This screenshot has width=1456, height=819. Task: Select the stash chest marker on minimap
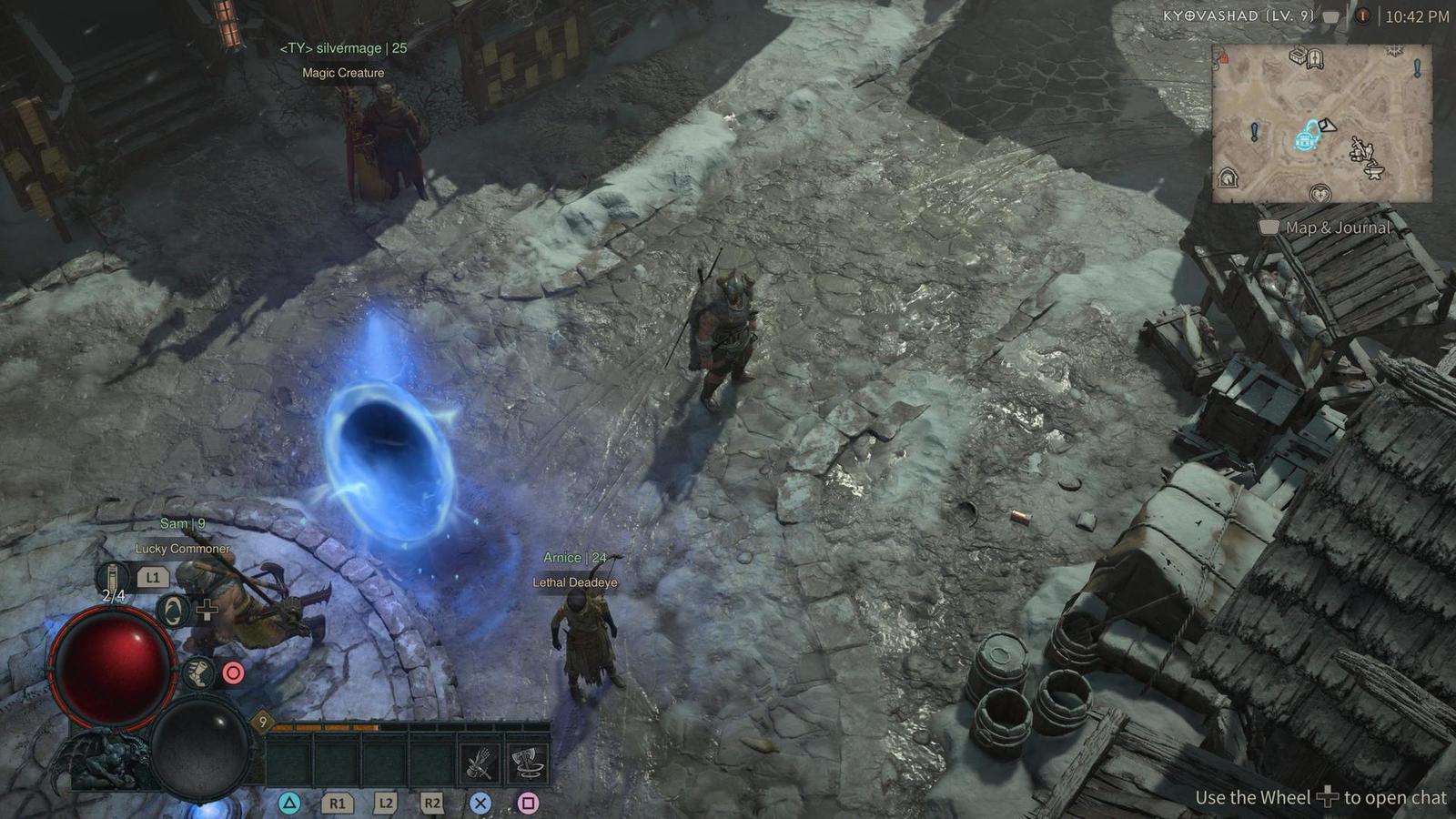tap(1298, 56)
